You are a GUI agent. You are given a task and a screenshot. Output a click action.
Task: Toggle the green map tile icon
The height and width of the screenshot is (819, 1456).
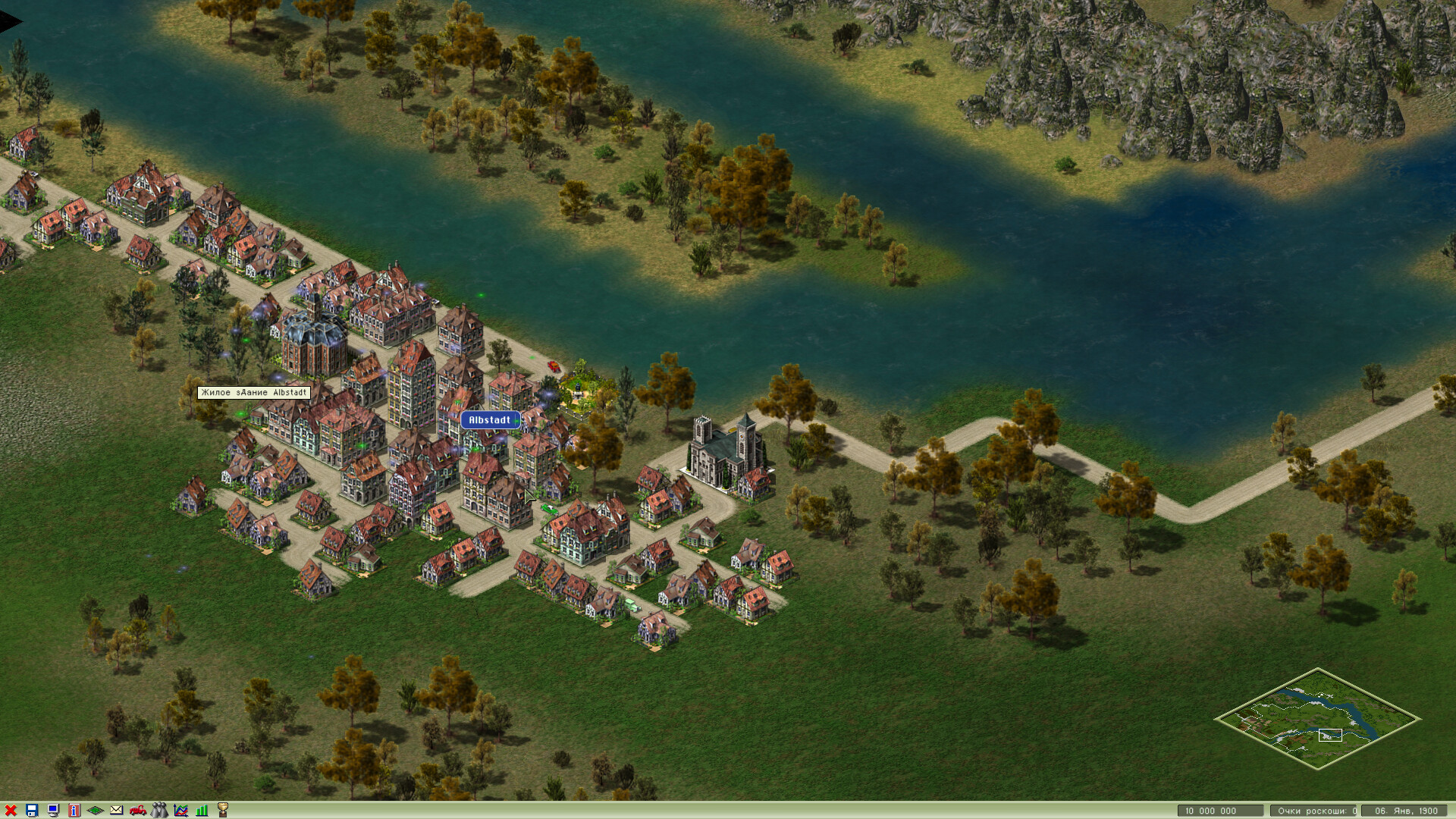pos(96,811)
